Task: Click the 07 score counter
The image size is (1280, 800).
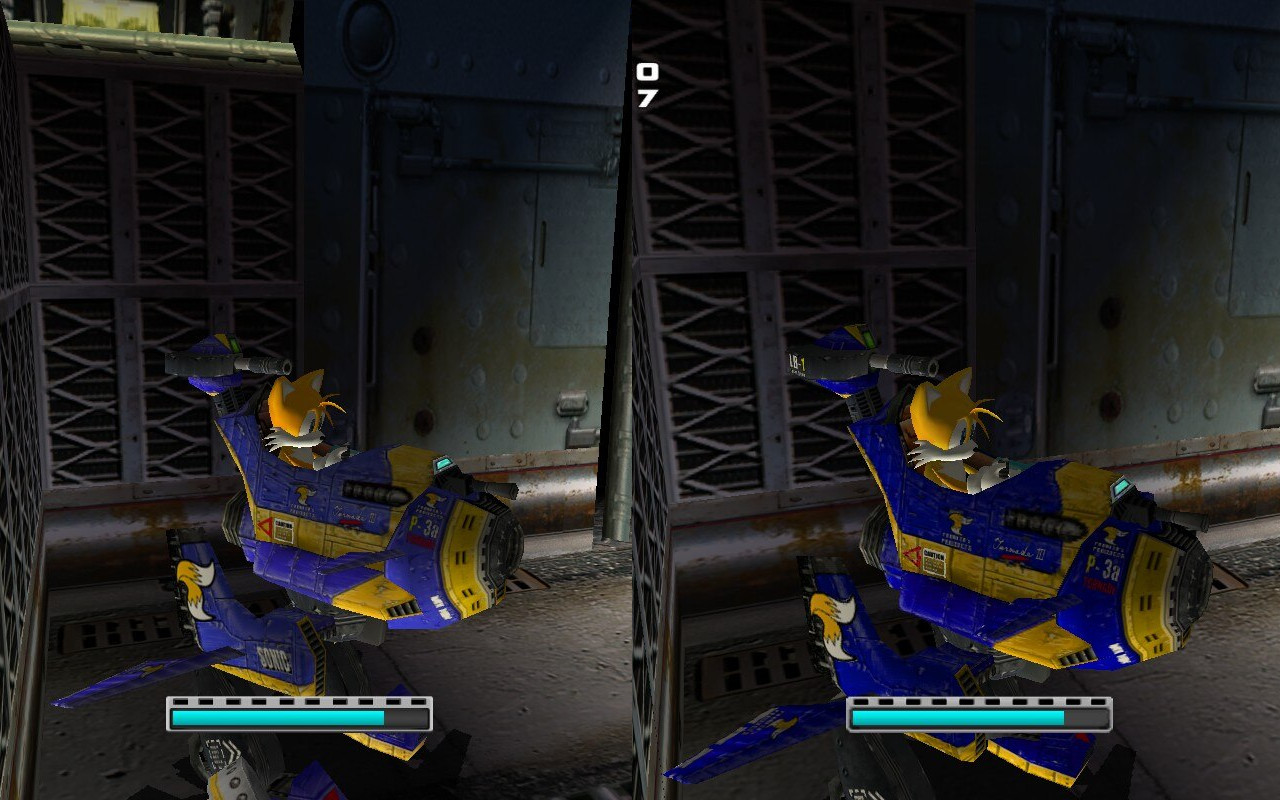Action: tap(646, 85)
